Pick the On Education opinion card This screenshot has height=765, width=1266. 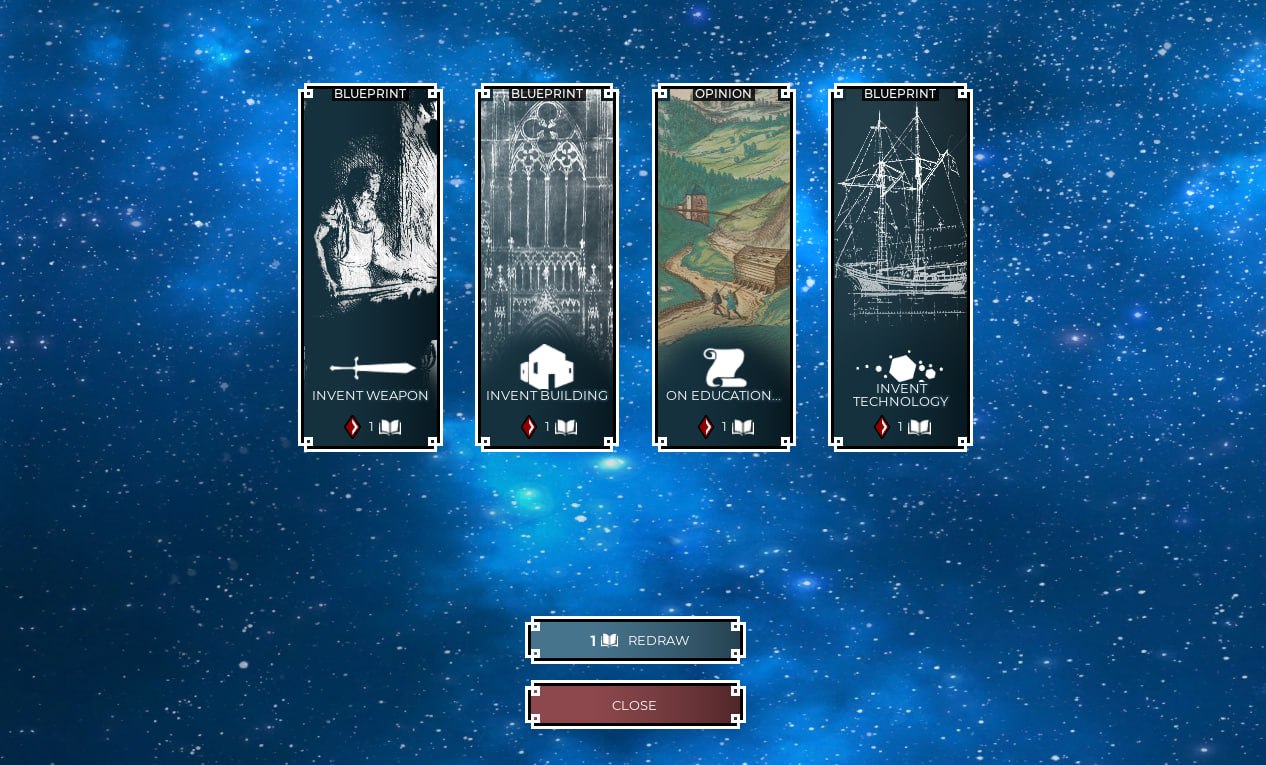[723, 267]
